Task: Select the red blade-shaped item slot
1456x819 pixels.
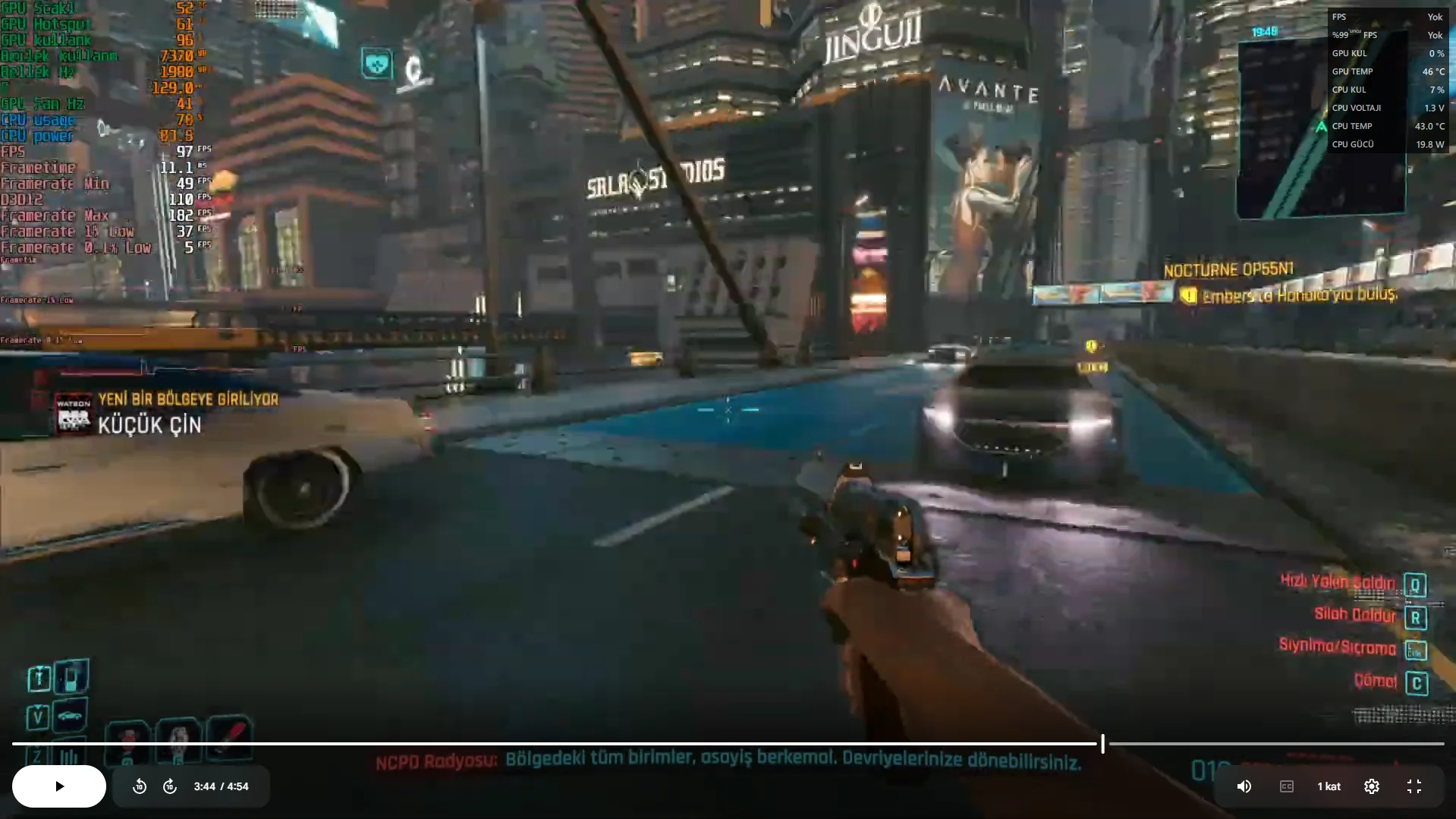Action: pos(230,736)
